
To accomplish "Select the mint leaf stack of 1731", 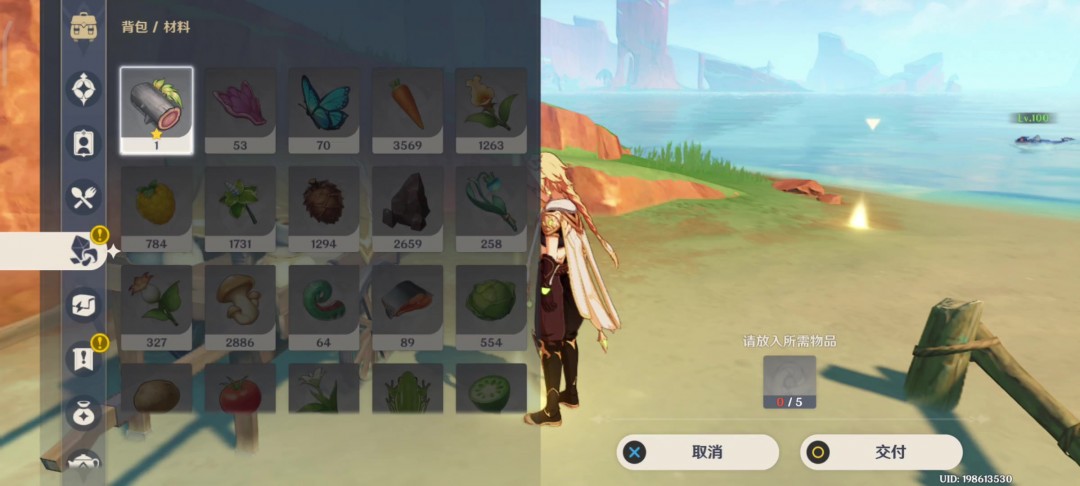I will click(240, 208).
